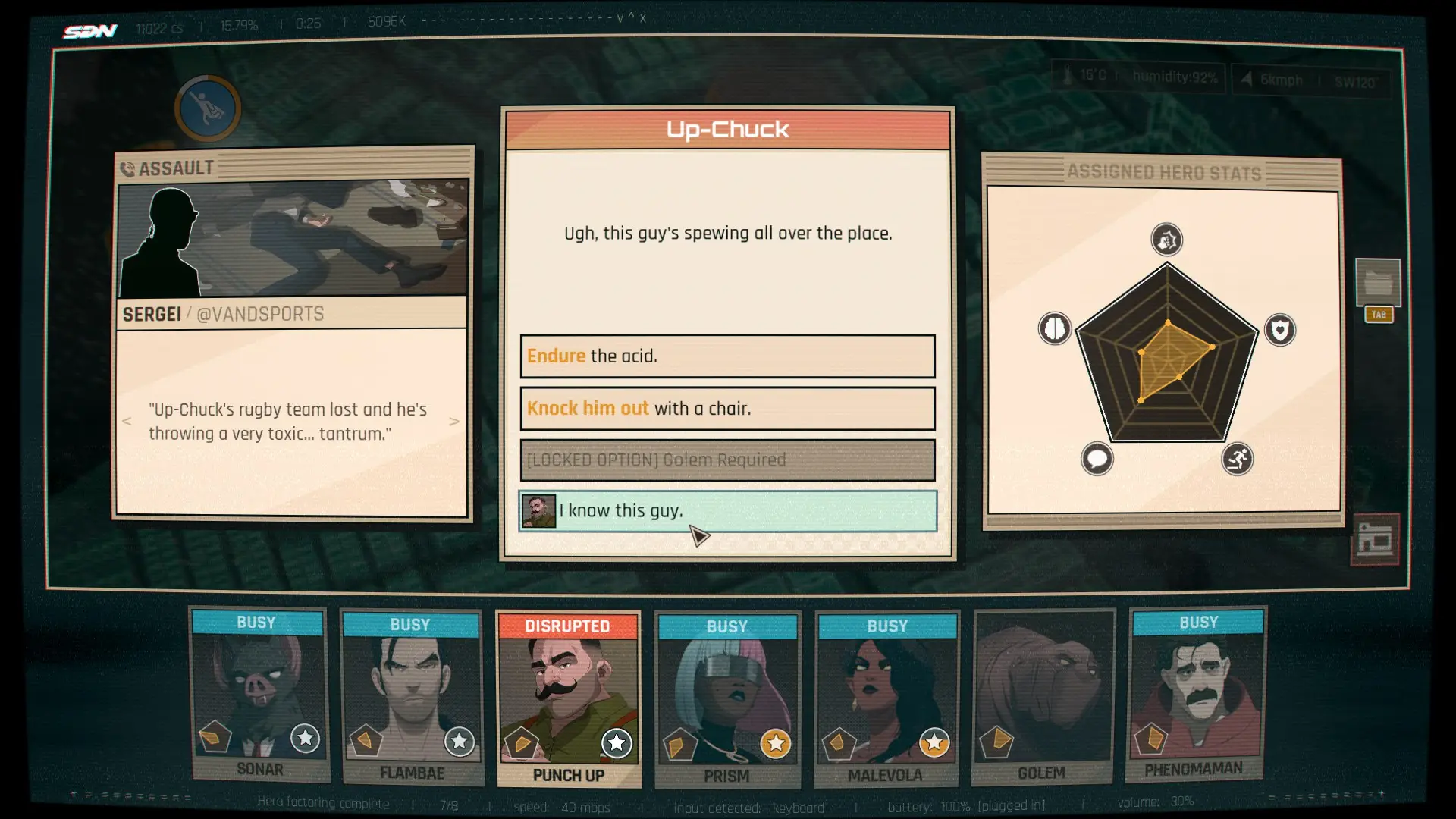Click the speech bubble stat icon
The image size is (1456, 819).
click(x=1097, y=459)
